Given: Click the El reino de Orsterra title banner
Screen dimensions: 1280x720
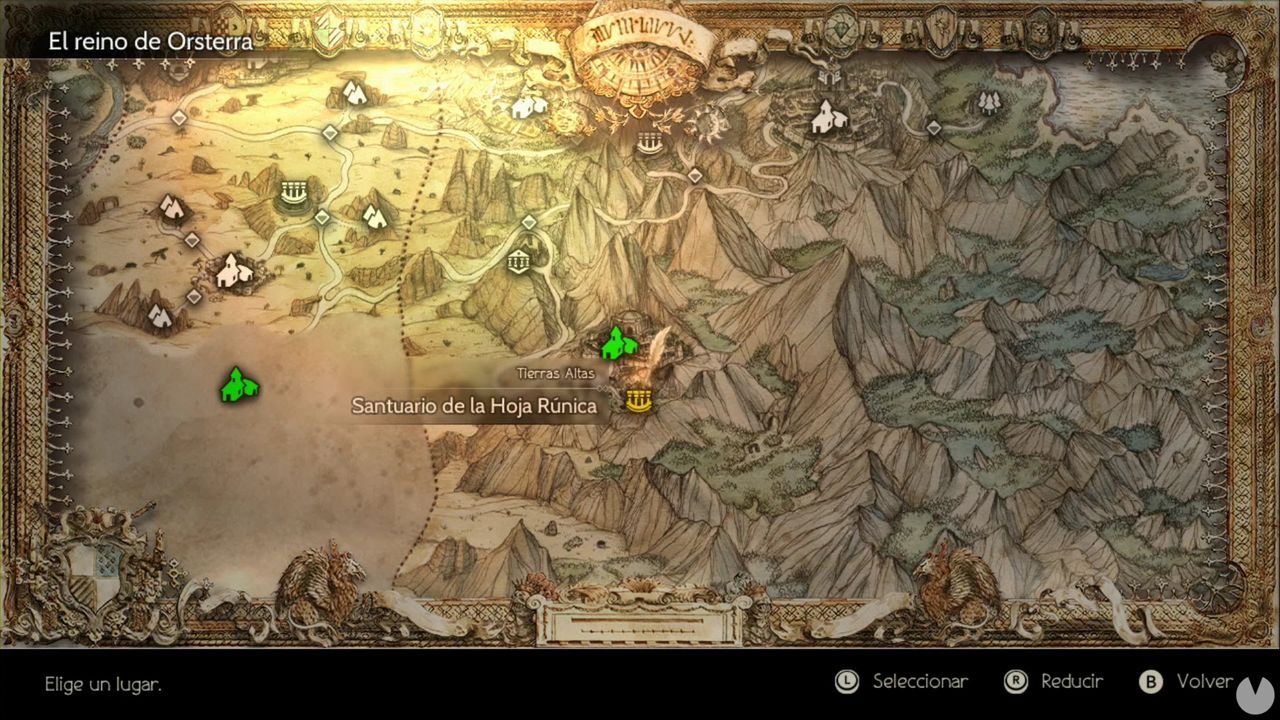Looking at the screenshot, I should point(150,42).
